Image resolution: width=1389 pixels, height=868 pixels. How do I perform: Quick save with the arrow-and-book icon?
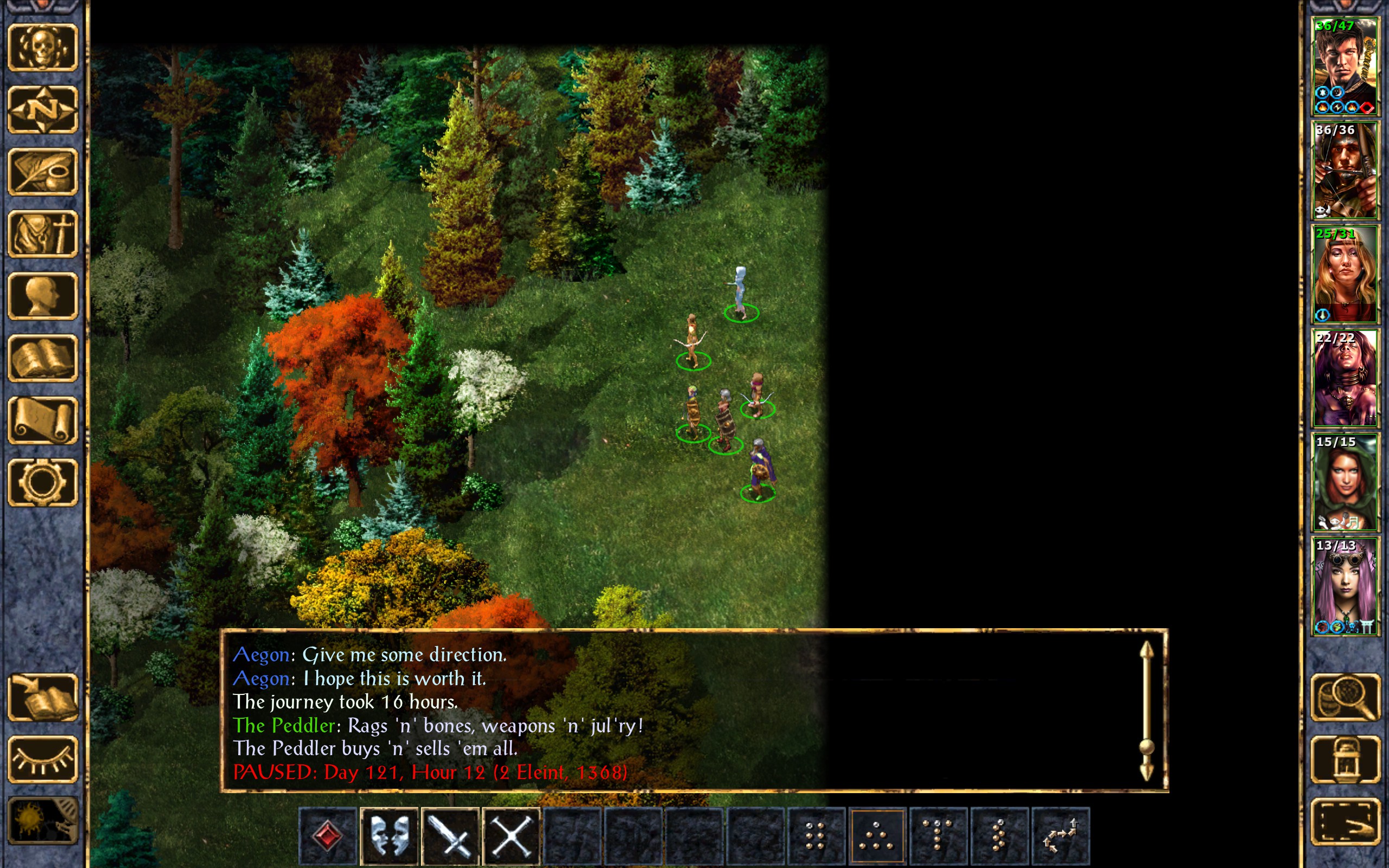point(42,698)
